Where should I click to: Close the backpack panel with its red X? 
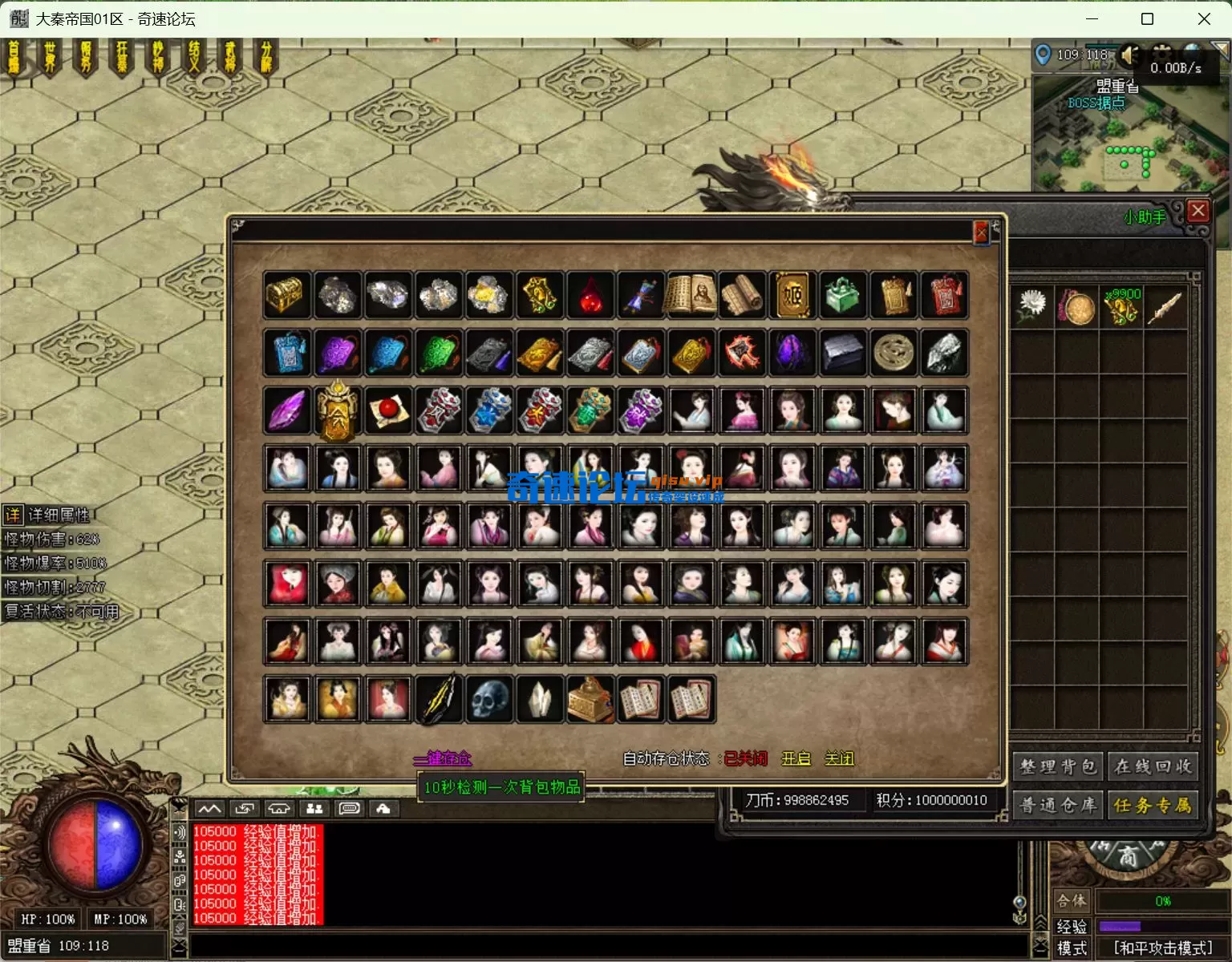tap(1198, 211)
